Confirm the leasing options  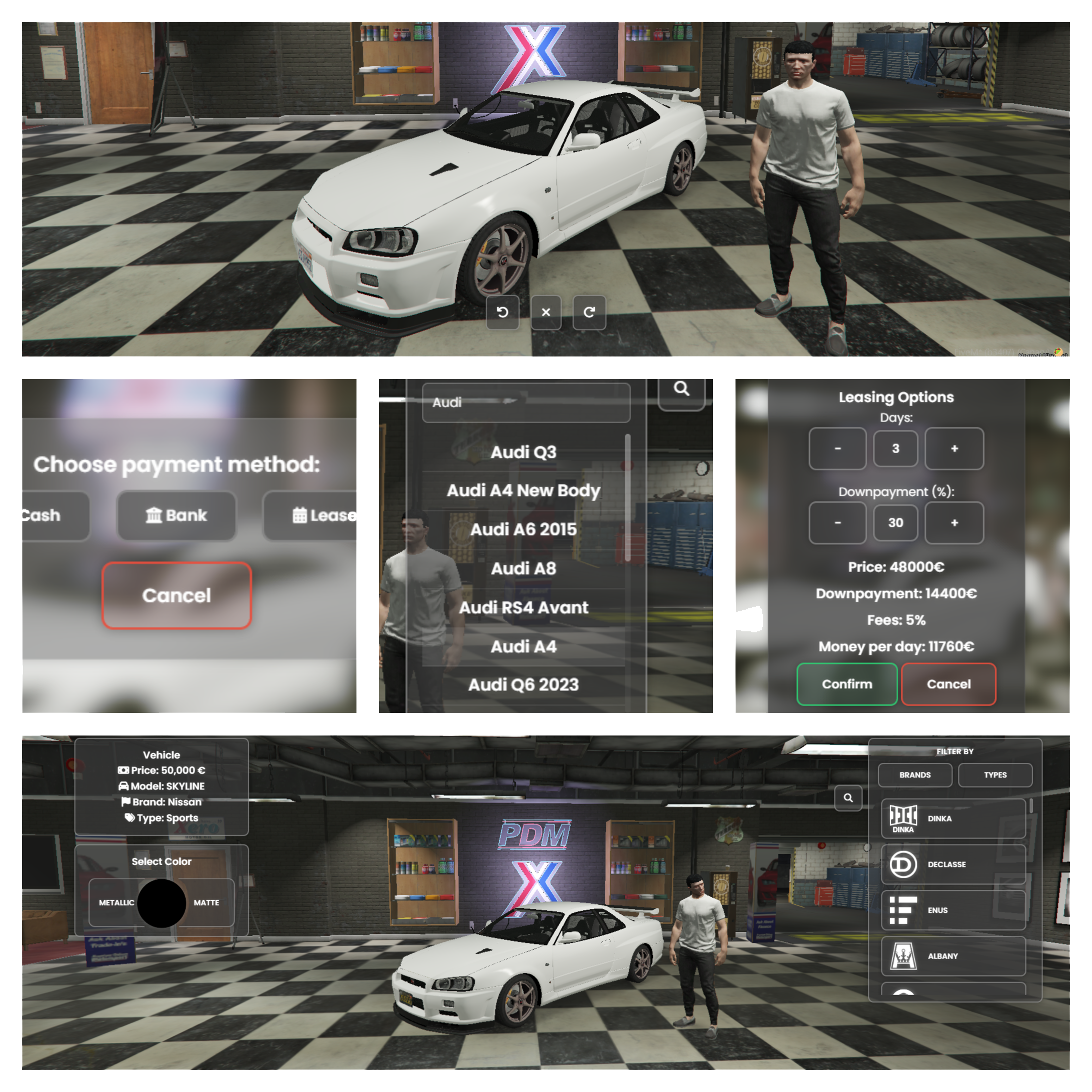click(x=847, y=684)
